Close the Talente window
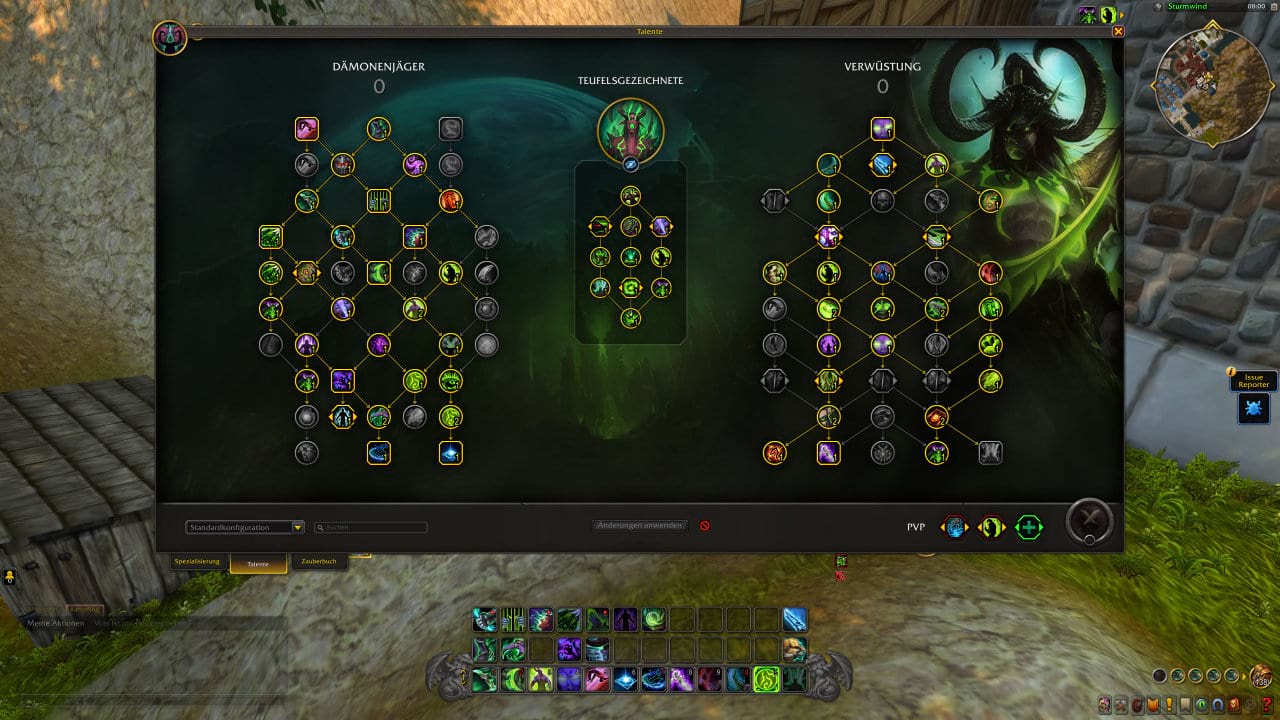1280x720 pixels. coord(1118,31)
